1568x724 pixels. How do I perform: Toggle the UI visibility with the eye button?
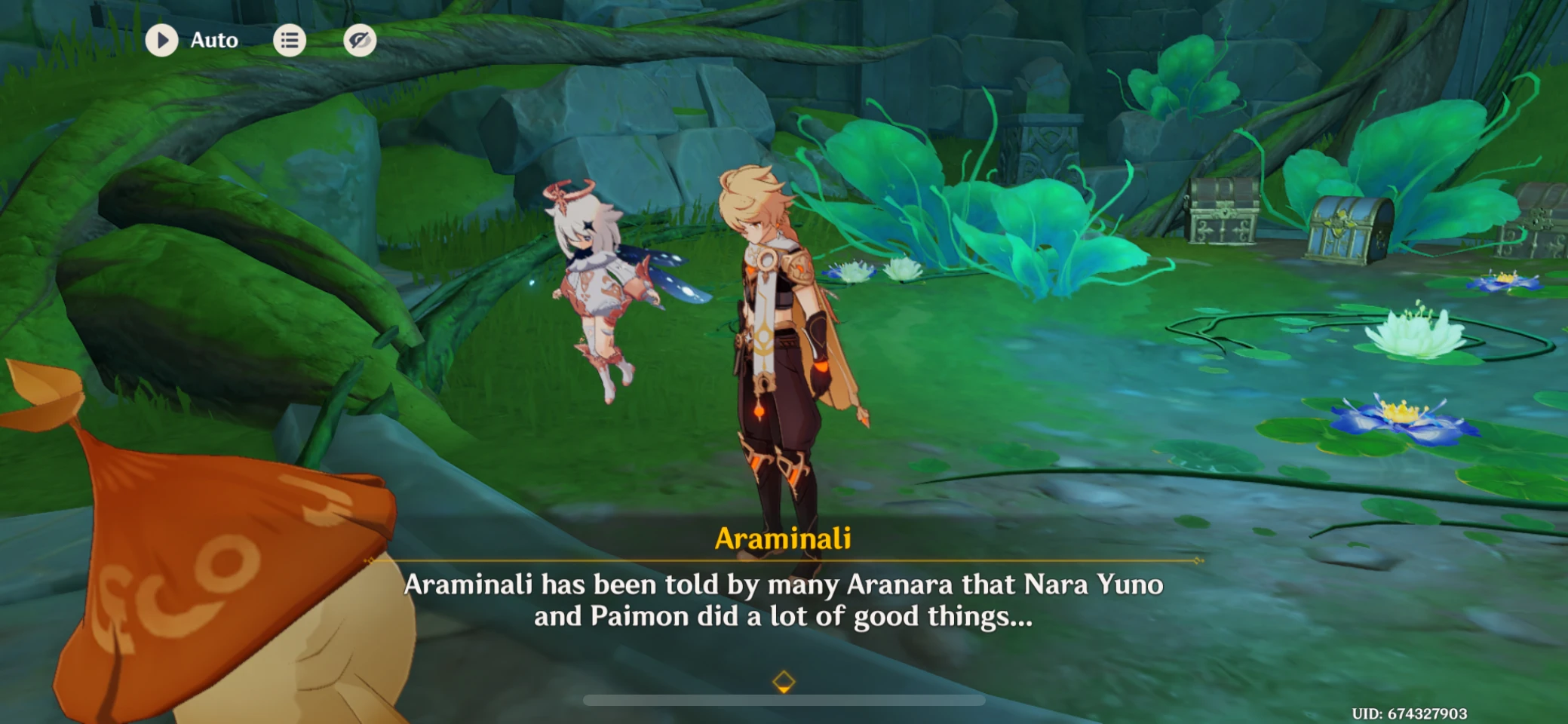click(360, 41)
